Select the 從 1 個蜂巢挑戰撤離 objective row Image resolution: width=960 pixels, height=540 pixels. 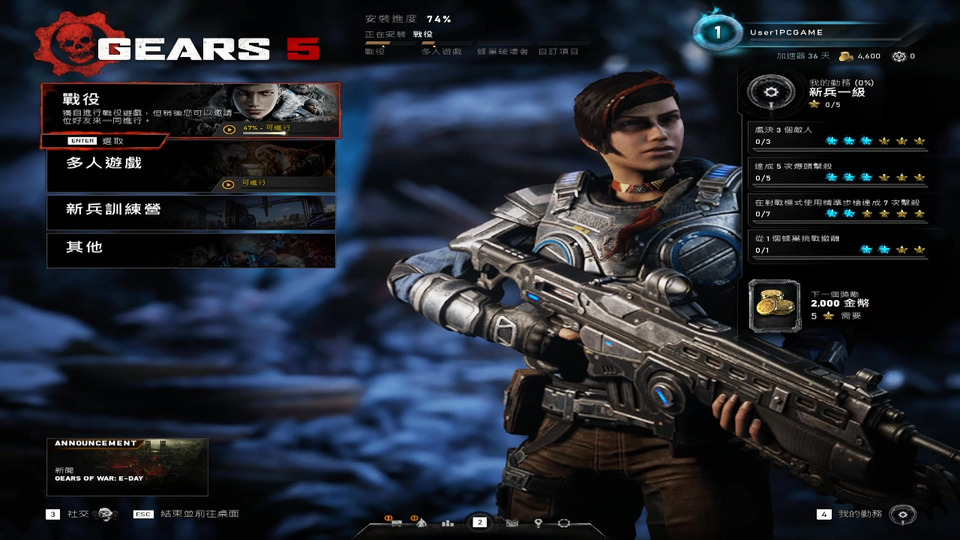838,243
